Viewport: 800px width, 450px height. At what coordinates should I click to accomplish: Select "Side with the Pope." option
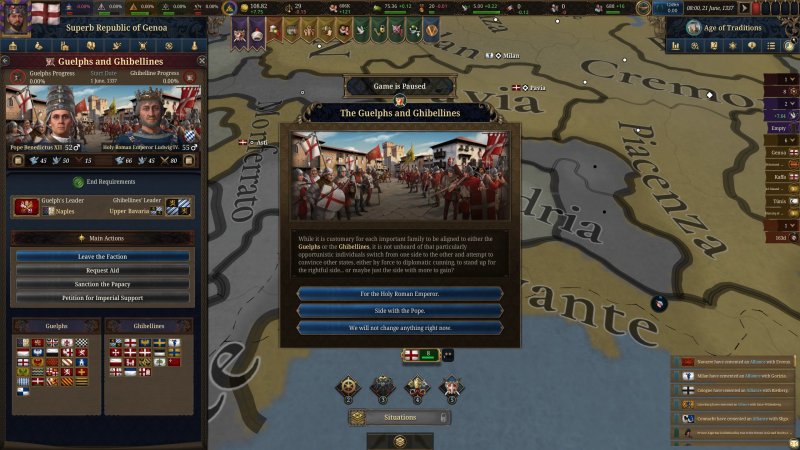click(x=399, y=311)
